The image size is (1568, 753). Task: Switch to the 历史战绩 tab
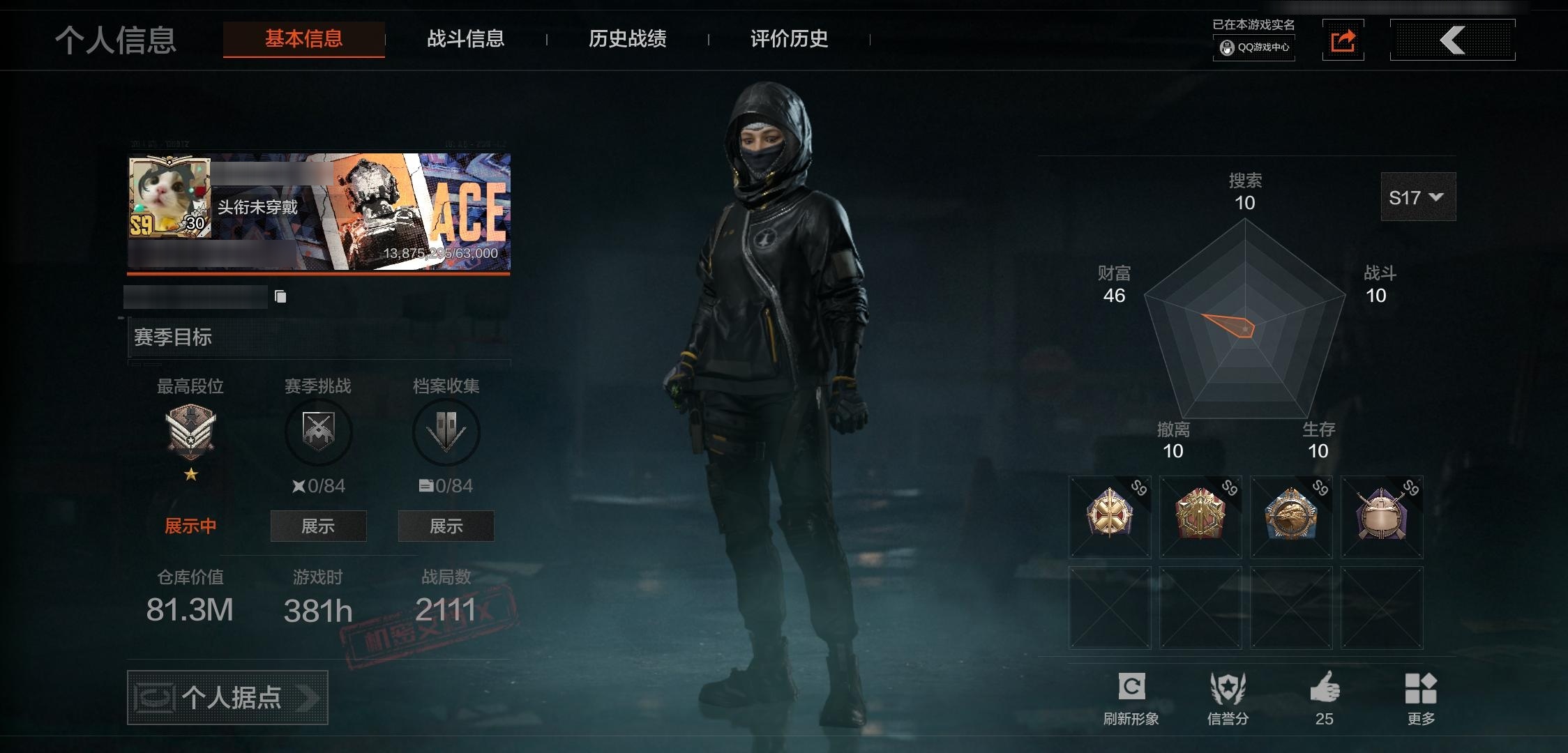tap(627, 40)
